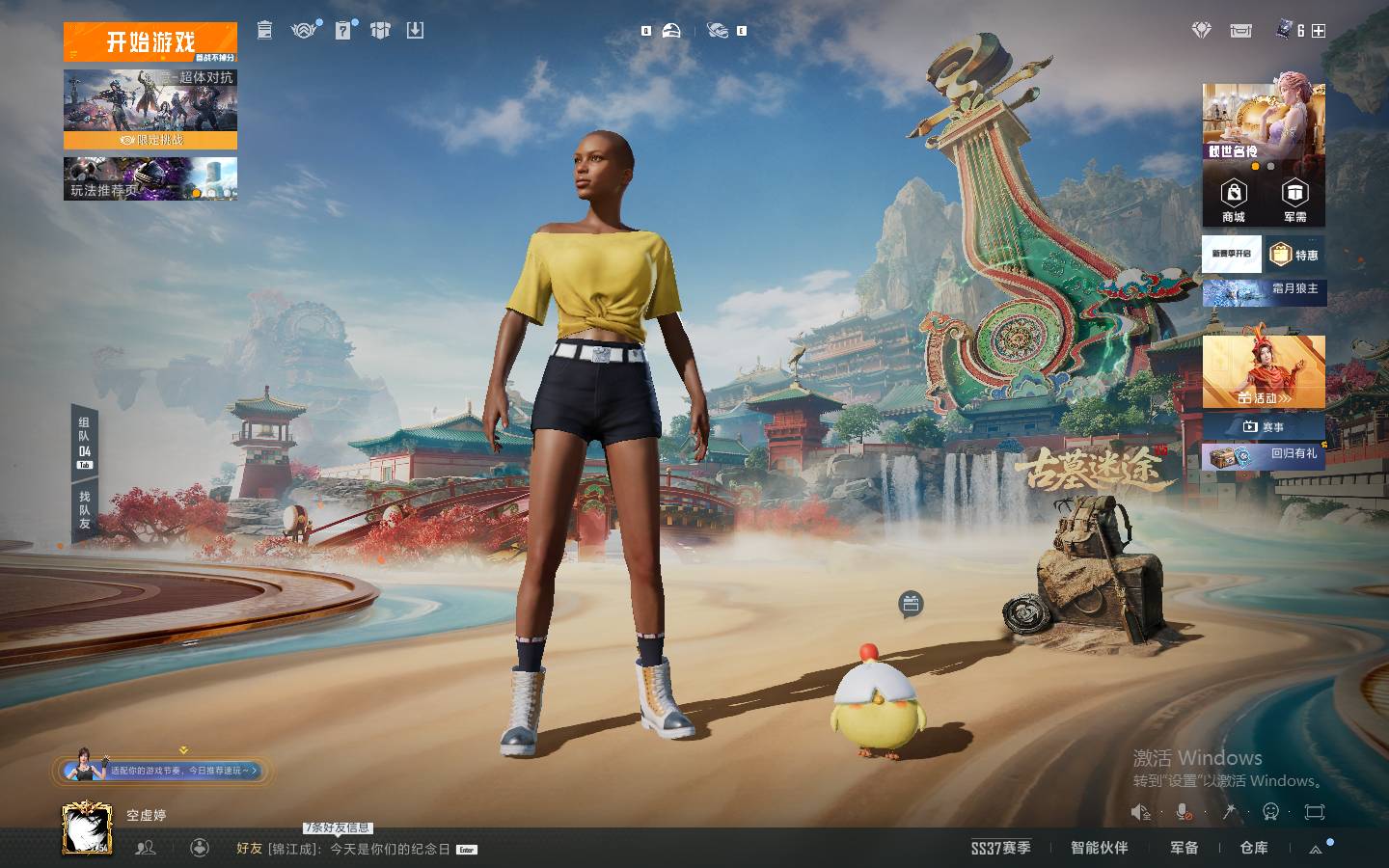Click the orange 开始游戏 start button
Screen dimensions: 1389x868
point(150,42)
